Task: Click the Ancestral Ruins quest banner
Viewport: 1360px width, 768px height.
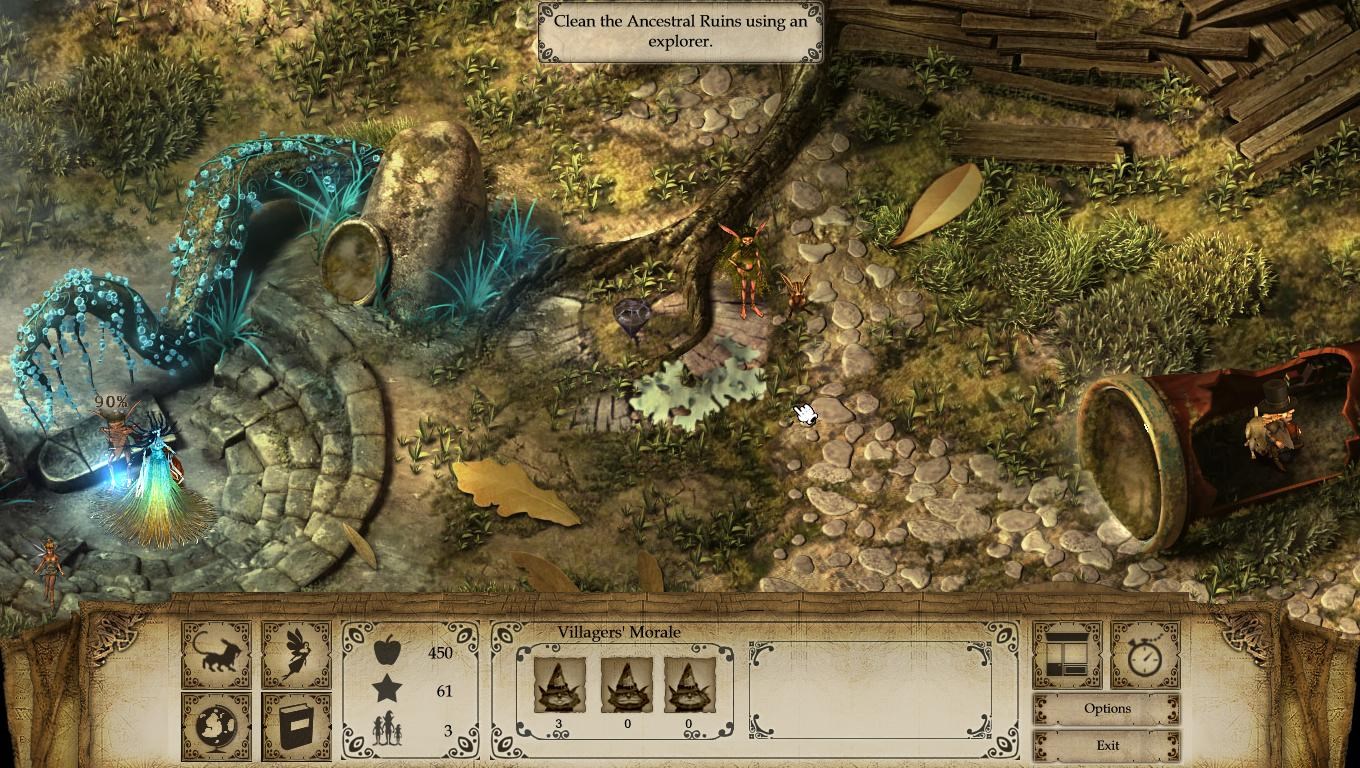Action: point(680,33)
